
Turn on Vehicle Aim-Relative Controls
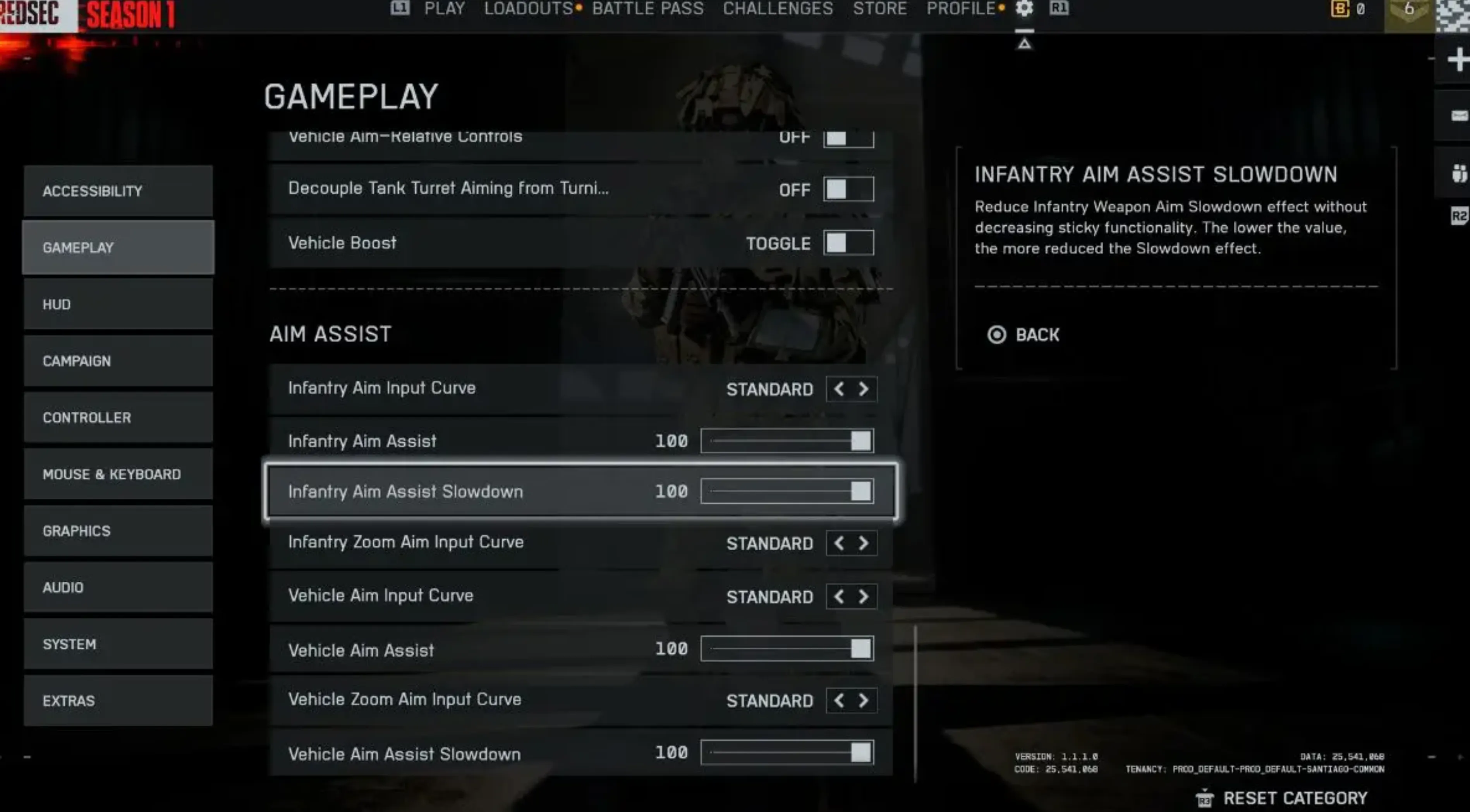848,137
